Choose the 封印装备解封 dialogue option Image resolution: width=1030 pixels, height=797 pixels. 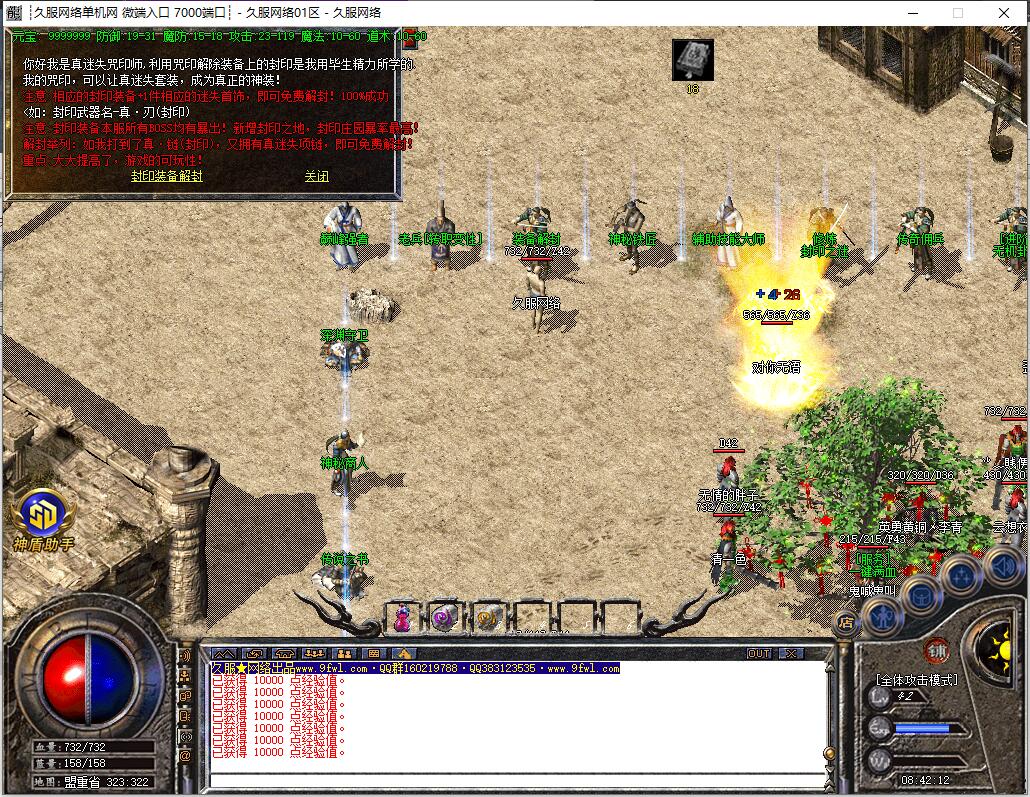[x=167, y=176]
